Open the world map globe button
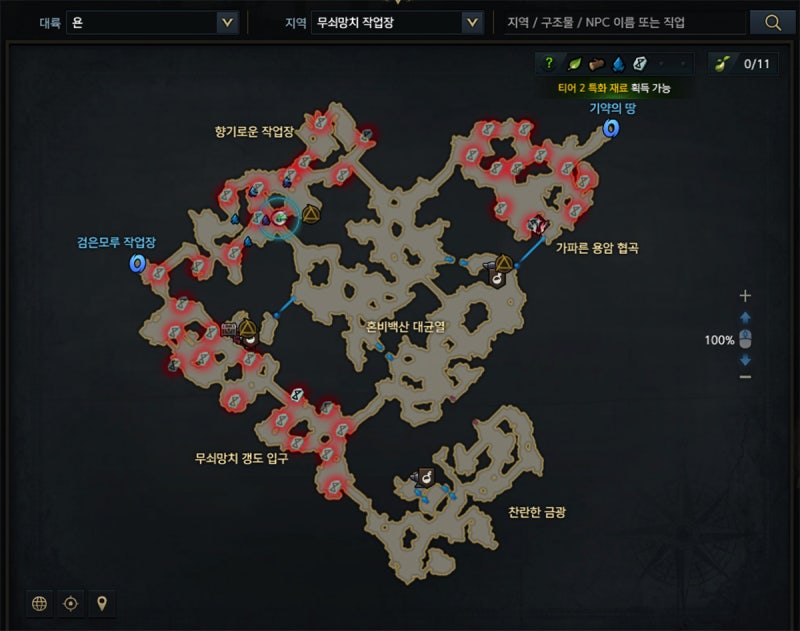This screenshot has height=631, width=800. (40, 603)
